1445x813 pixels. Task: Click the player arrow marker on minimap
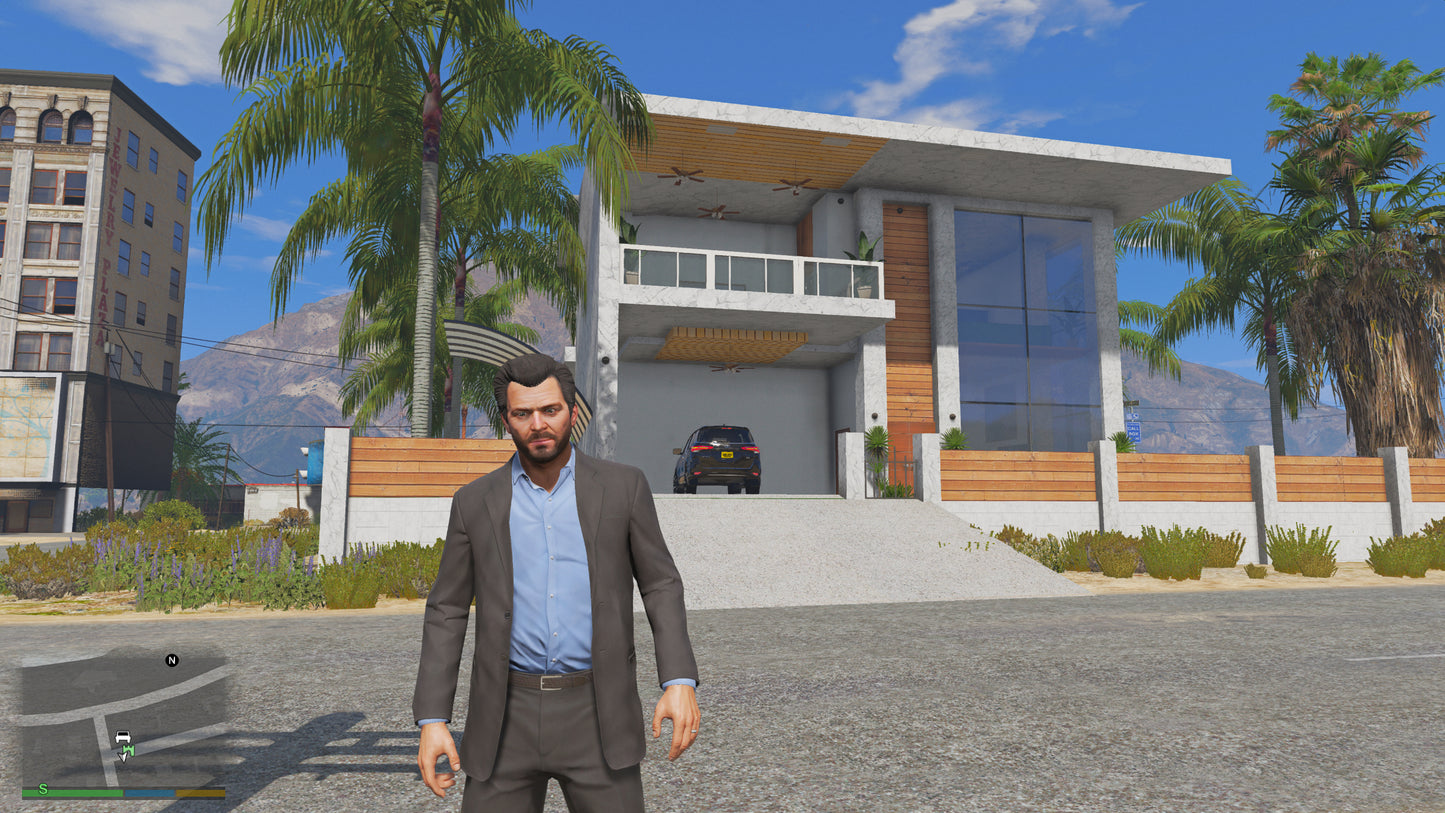point(122,757)
